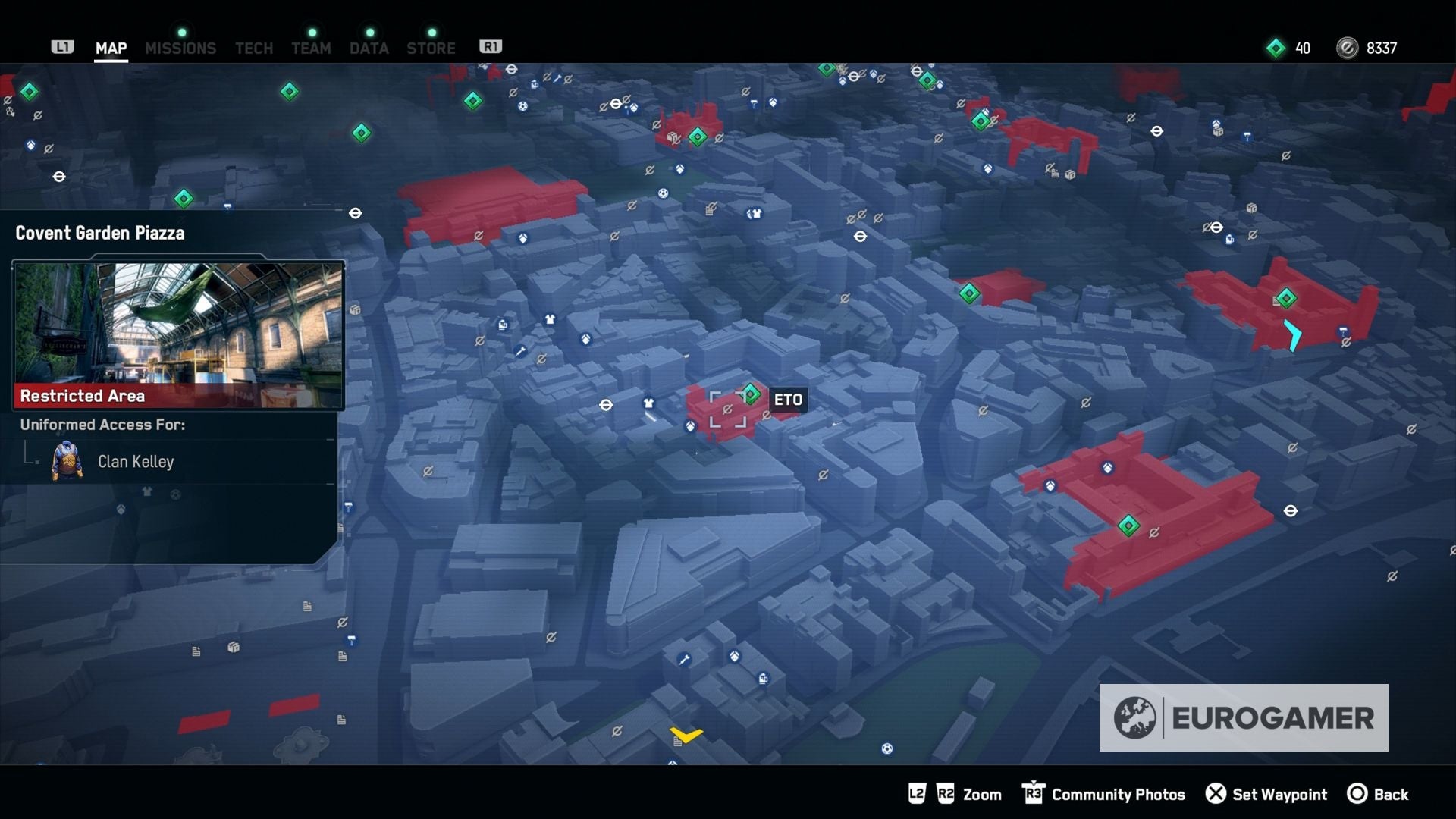Screen dimensions: 1456x819
Task: Click Set Waypoint at the bottom bar
Action: (x=1279, y=794)
